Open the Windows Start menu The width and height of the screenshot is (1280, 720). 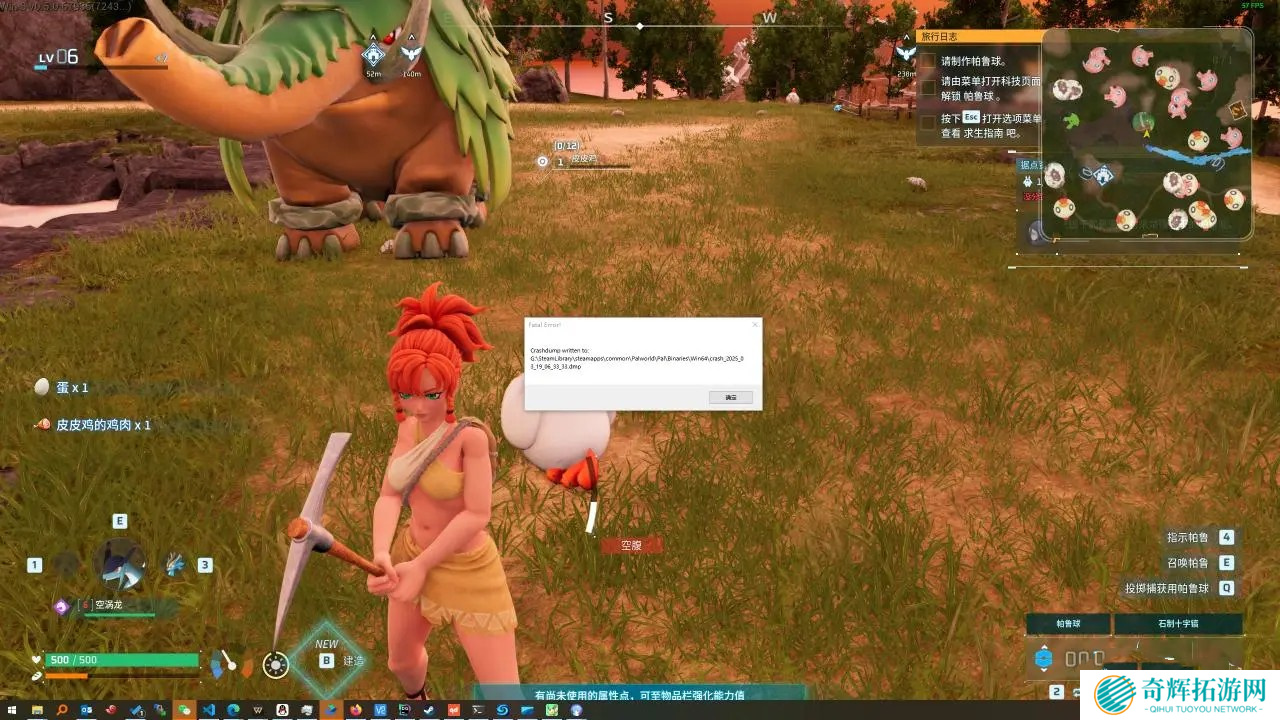pos(11,710)
